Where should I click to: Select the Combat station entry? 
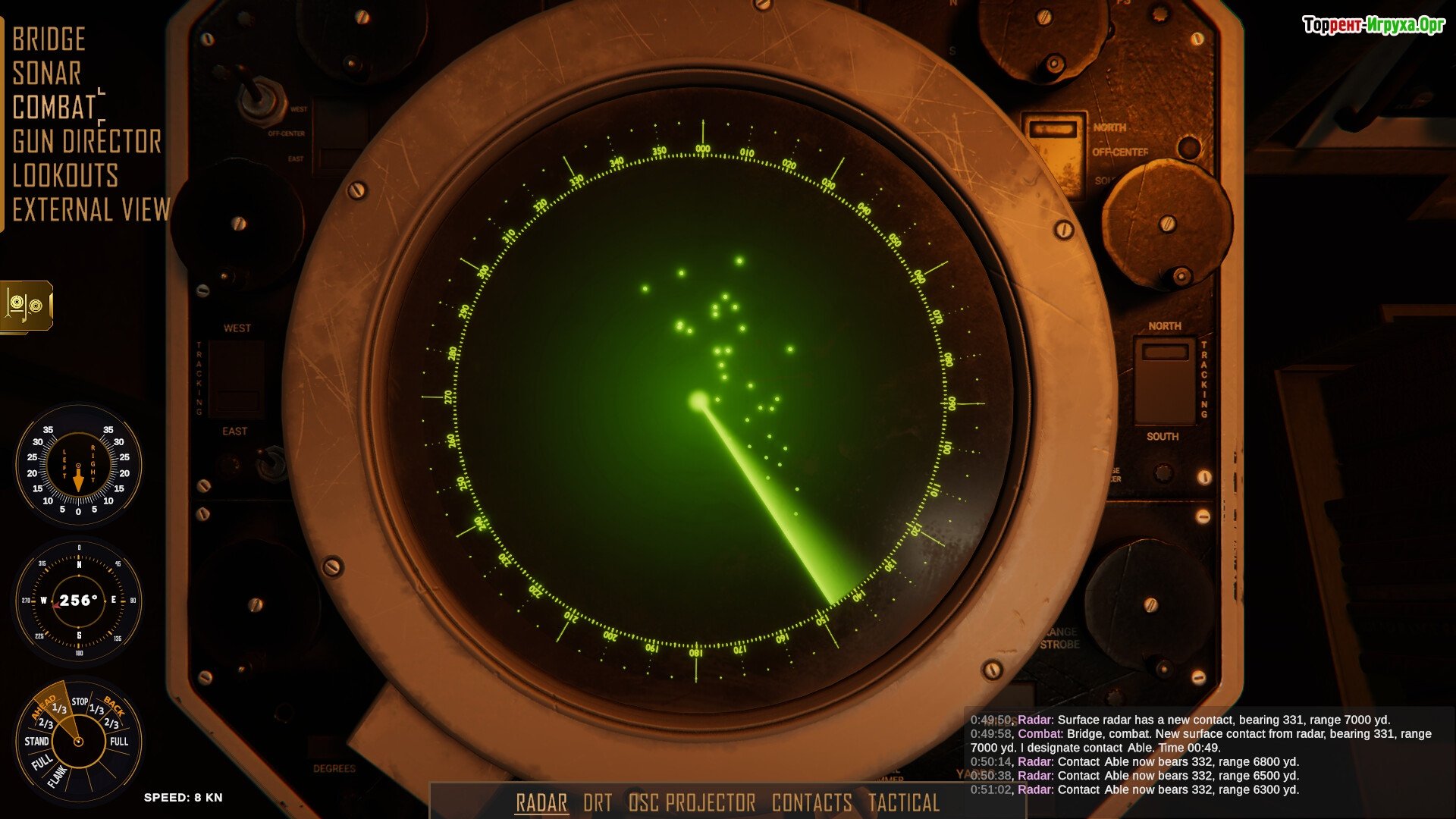[x=54, y=108]
